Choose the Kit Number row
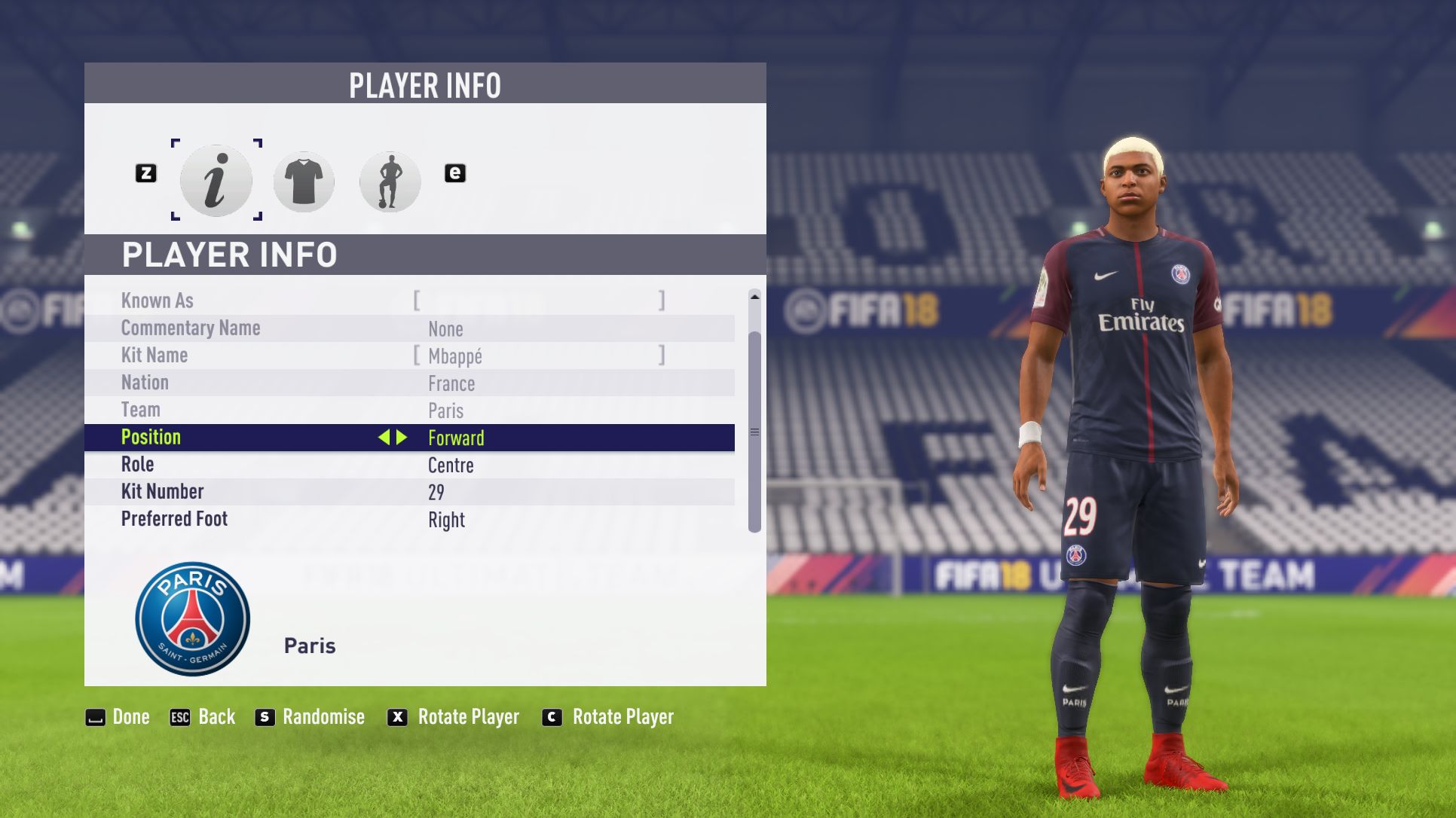This screenshot has height=818, width=1456. (x=409, y=492)
